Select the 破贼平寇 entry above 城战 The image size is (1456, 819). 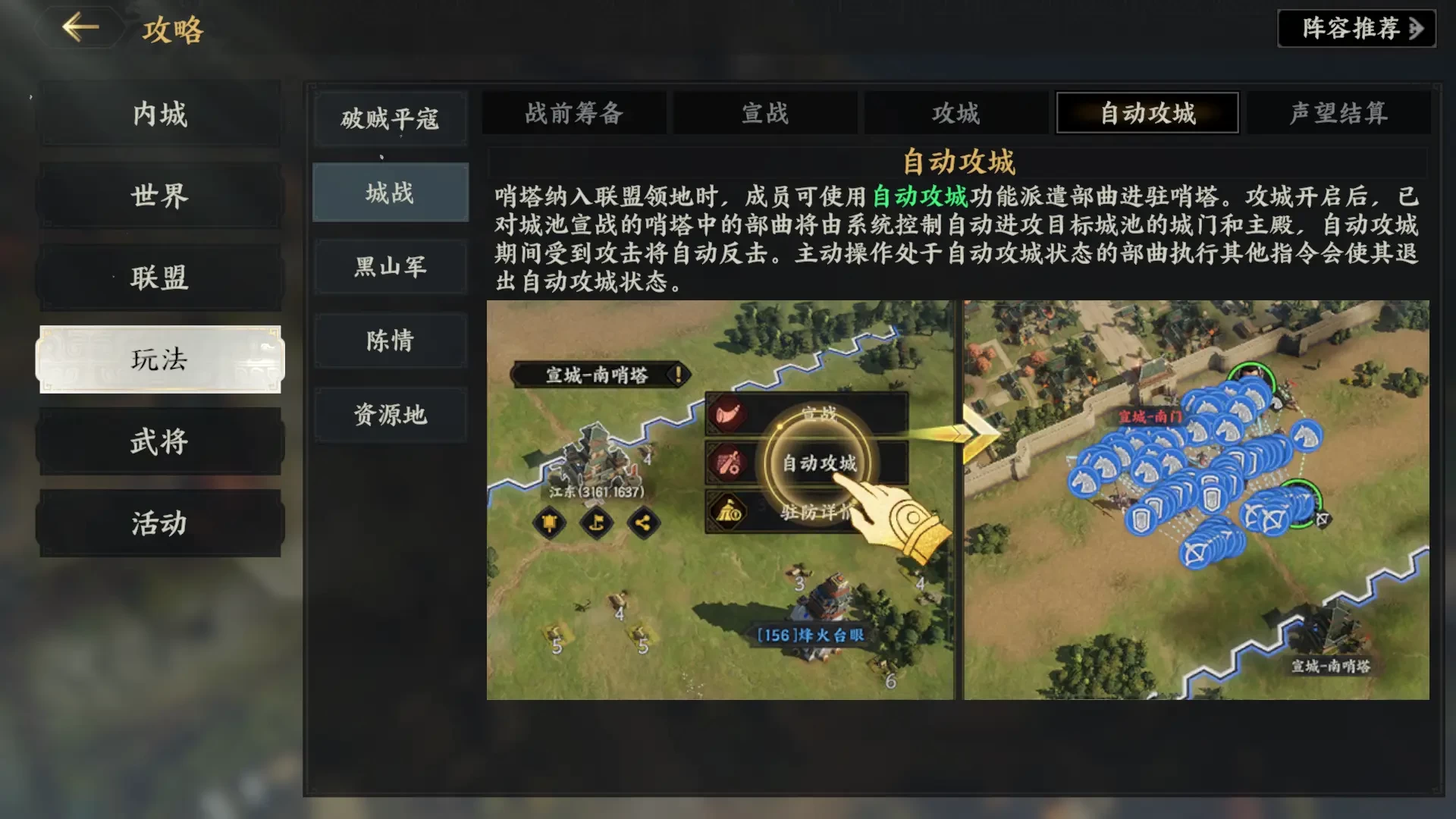pyautogui.click(x=390, y=118)
